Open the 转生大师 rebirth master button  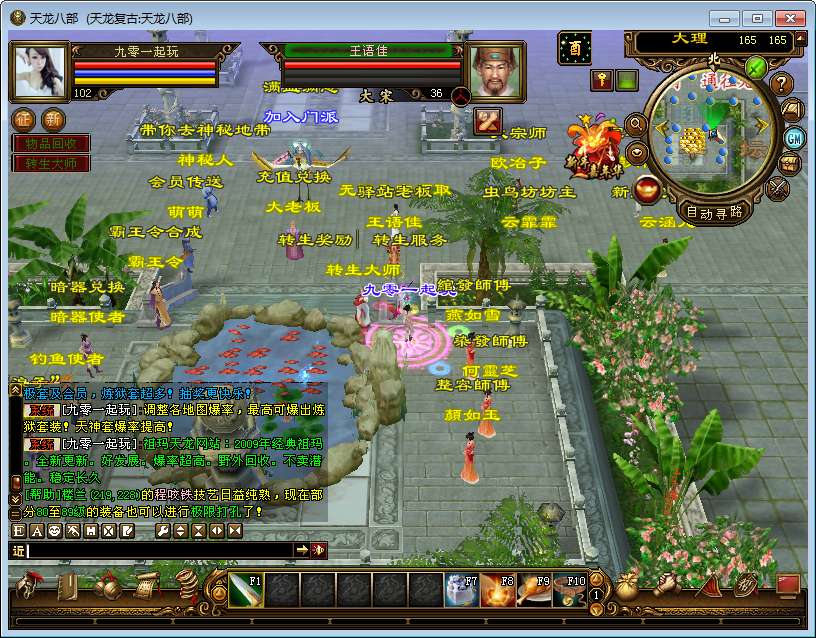click(x=50, y=162)
